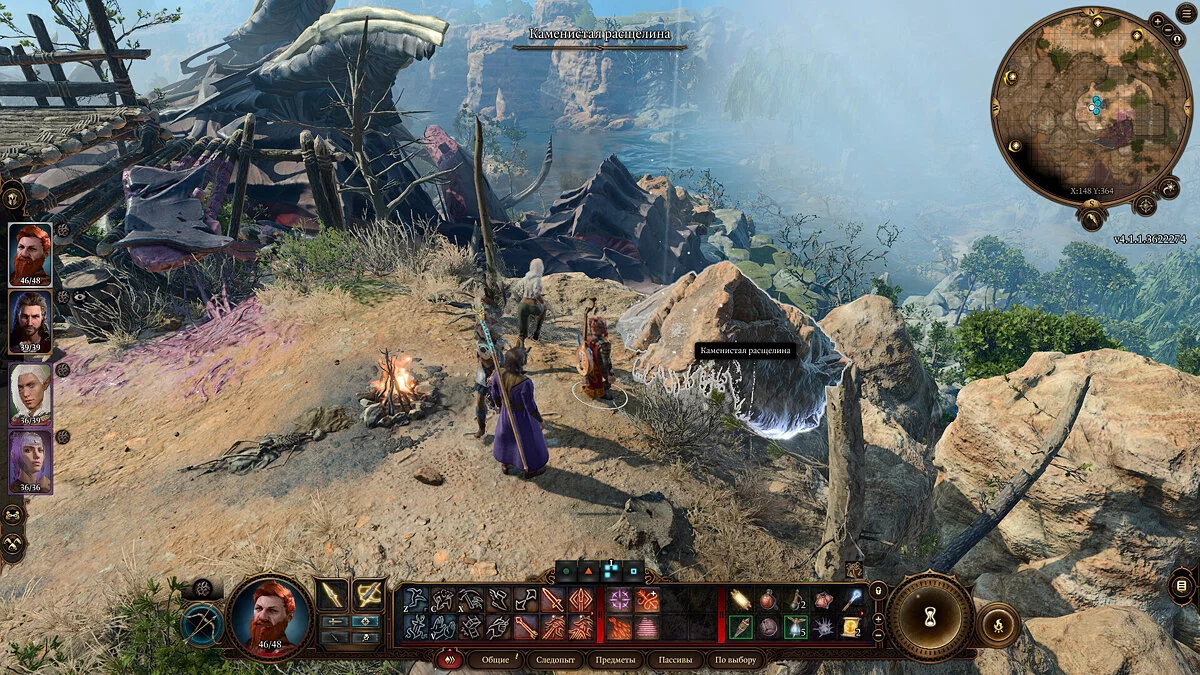
Task: Select the scroll item in hotbar
Action: (851, 627)
